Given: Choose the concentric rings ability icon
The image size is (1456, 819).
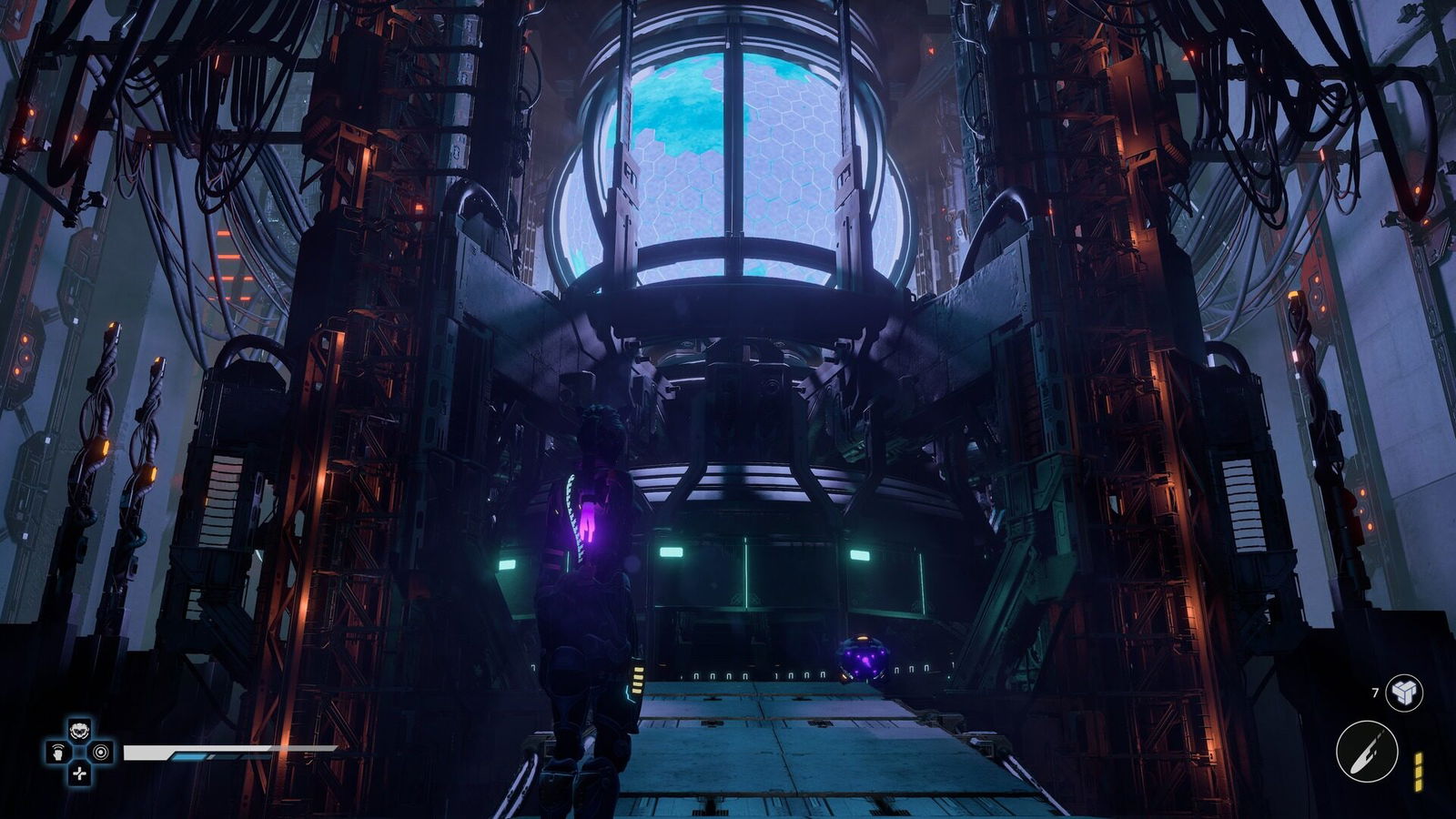Looking at the screenshot, I should [x=101, y=753].
